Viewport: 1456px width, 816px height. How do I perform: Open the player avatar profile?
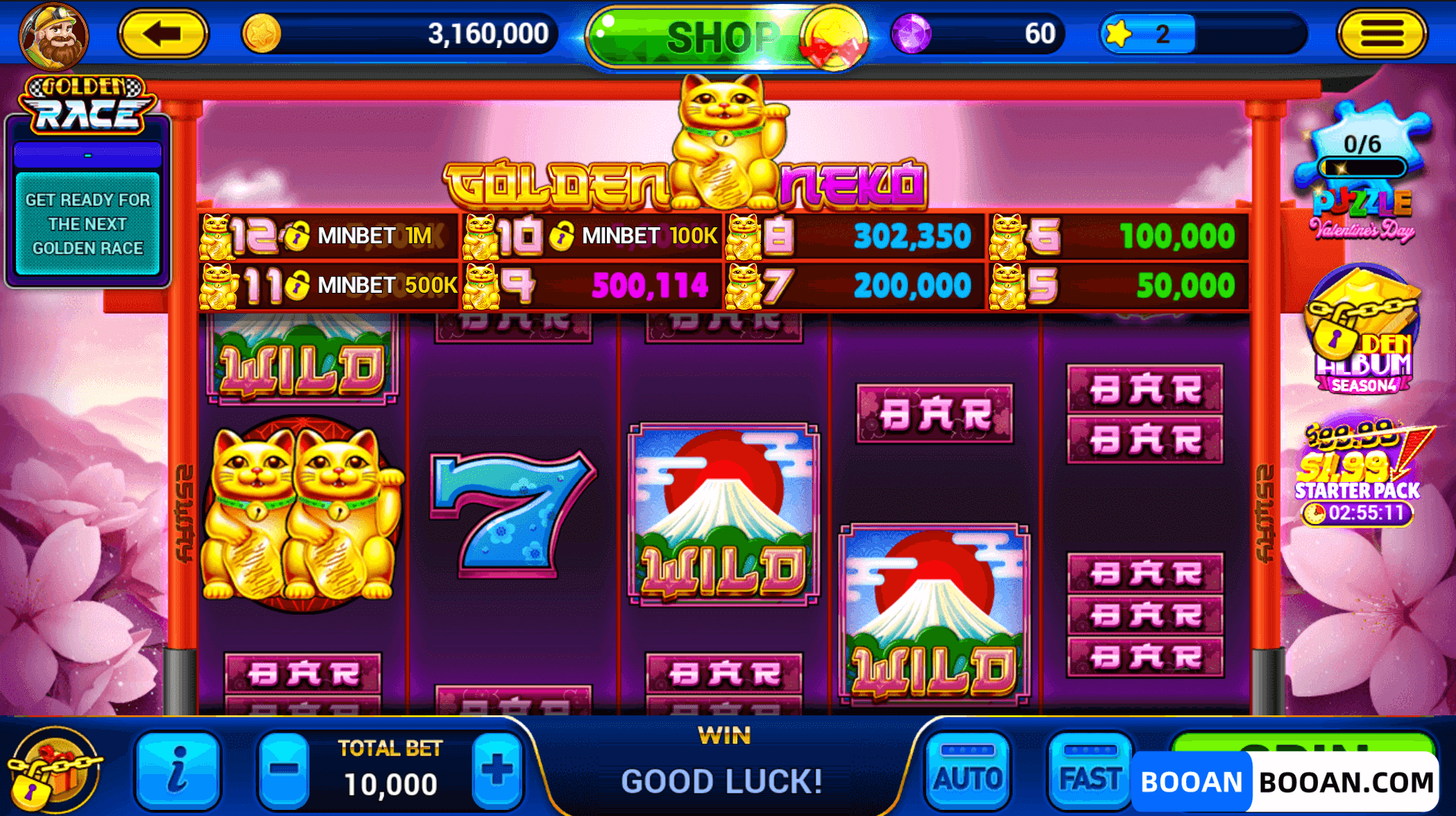click(x=52, y=35)
